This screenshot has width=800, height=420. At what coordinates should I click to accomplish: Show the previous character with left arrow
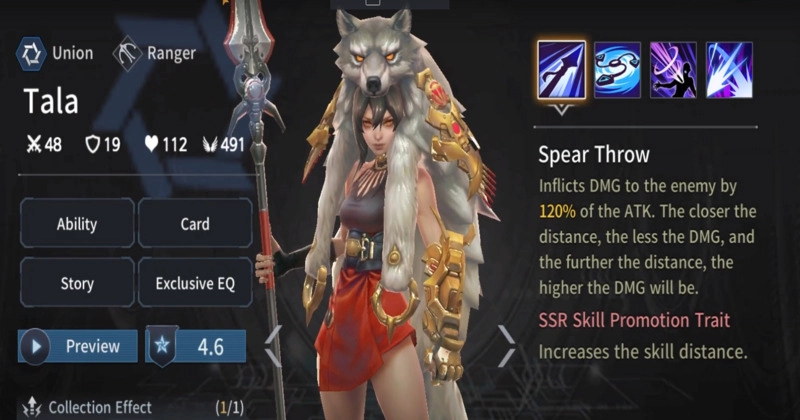[x=272, y=347]
